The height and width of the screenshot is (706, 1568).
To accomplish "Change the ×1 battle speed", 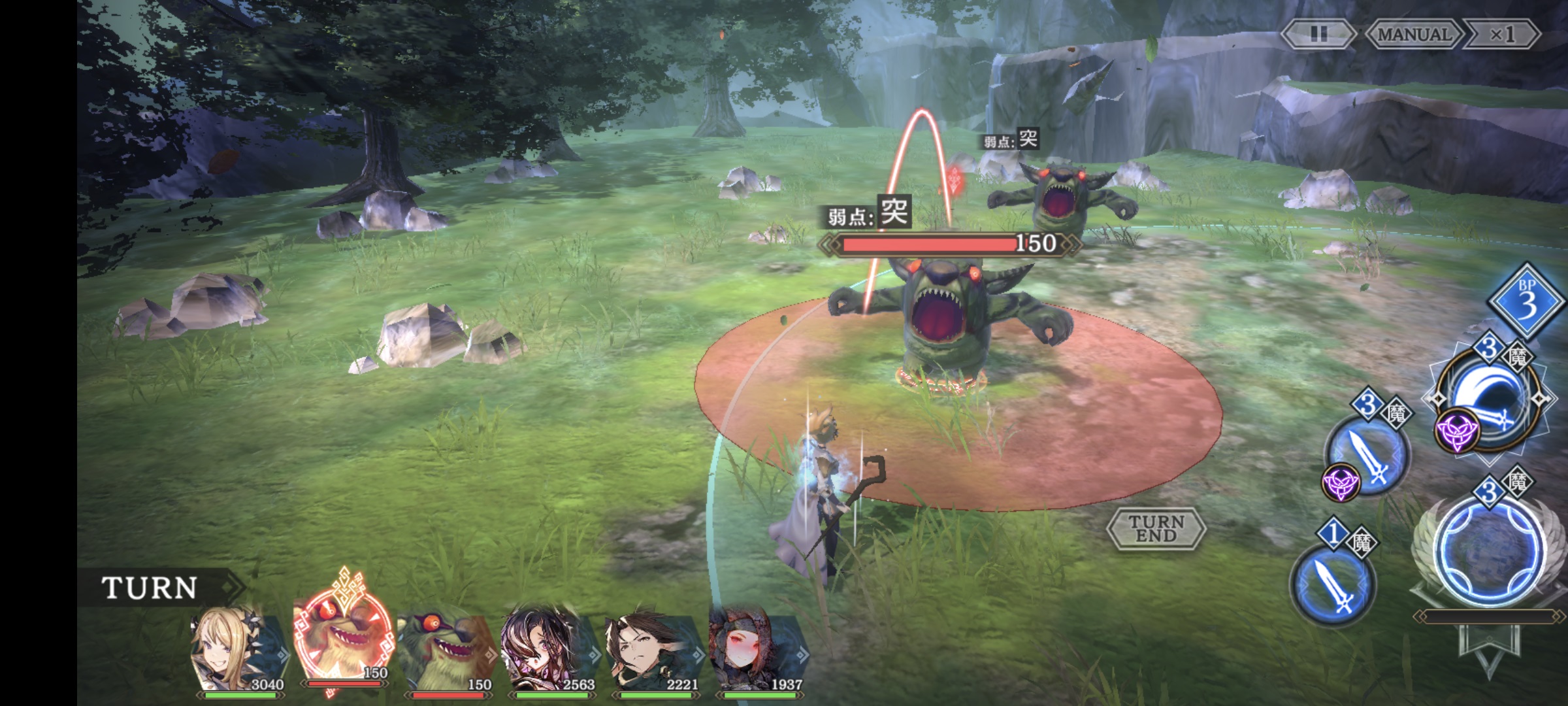I will tap(1501, 34).
